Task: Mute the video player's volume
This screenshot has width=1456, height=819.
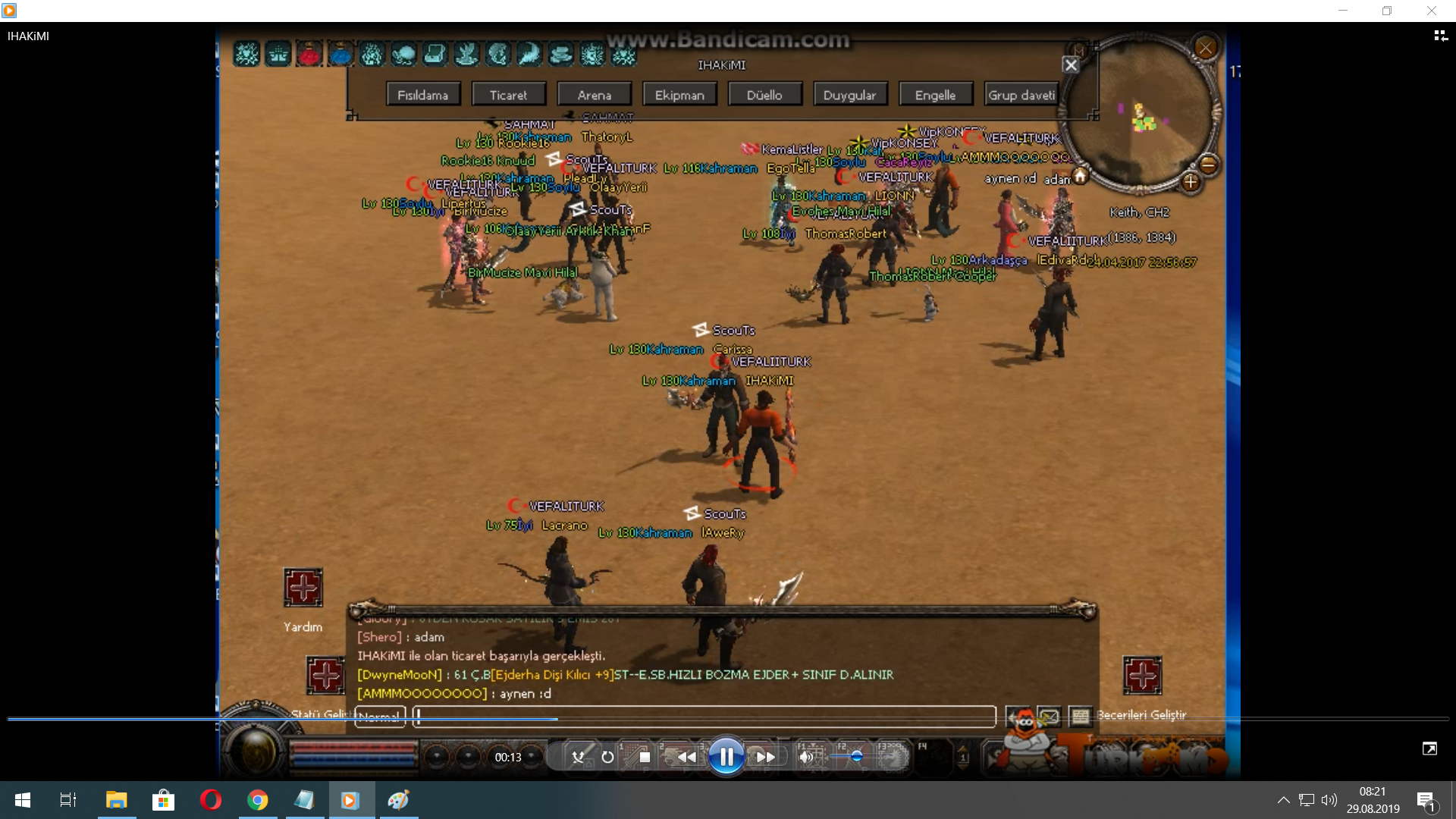Action: pyautogui.click(x=806, y=757)
